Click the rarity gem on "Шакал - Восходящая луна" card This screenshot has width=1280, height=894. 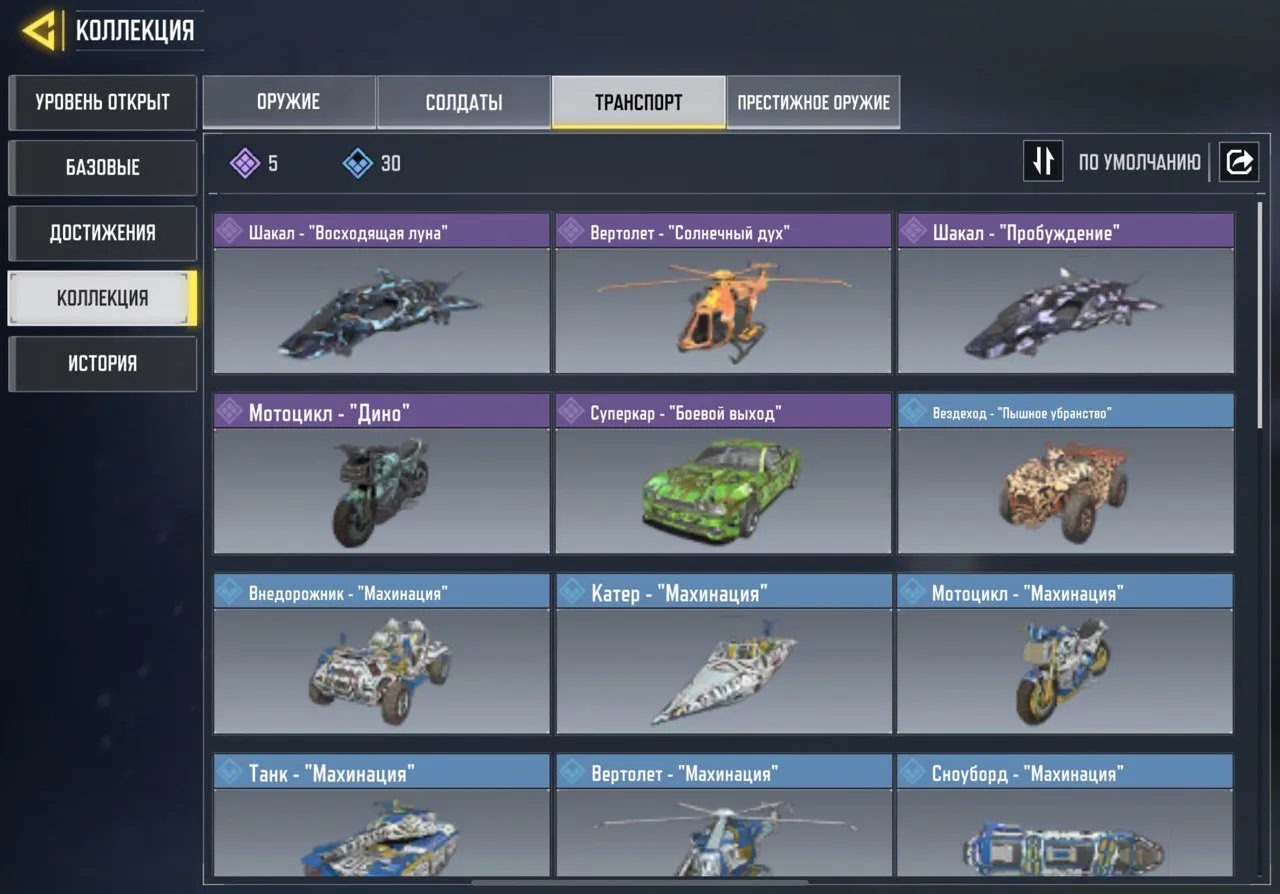tap(232, 231)
